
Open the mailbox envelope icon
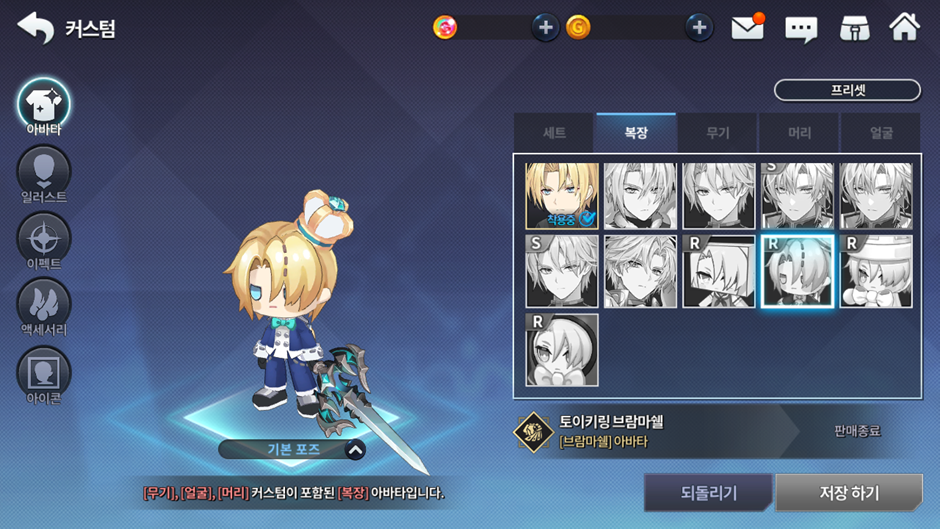[747, 28]
